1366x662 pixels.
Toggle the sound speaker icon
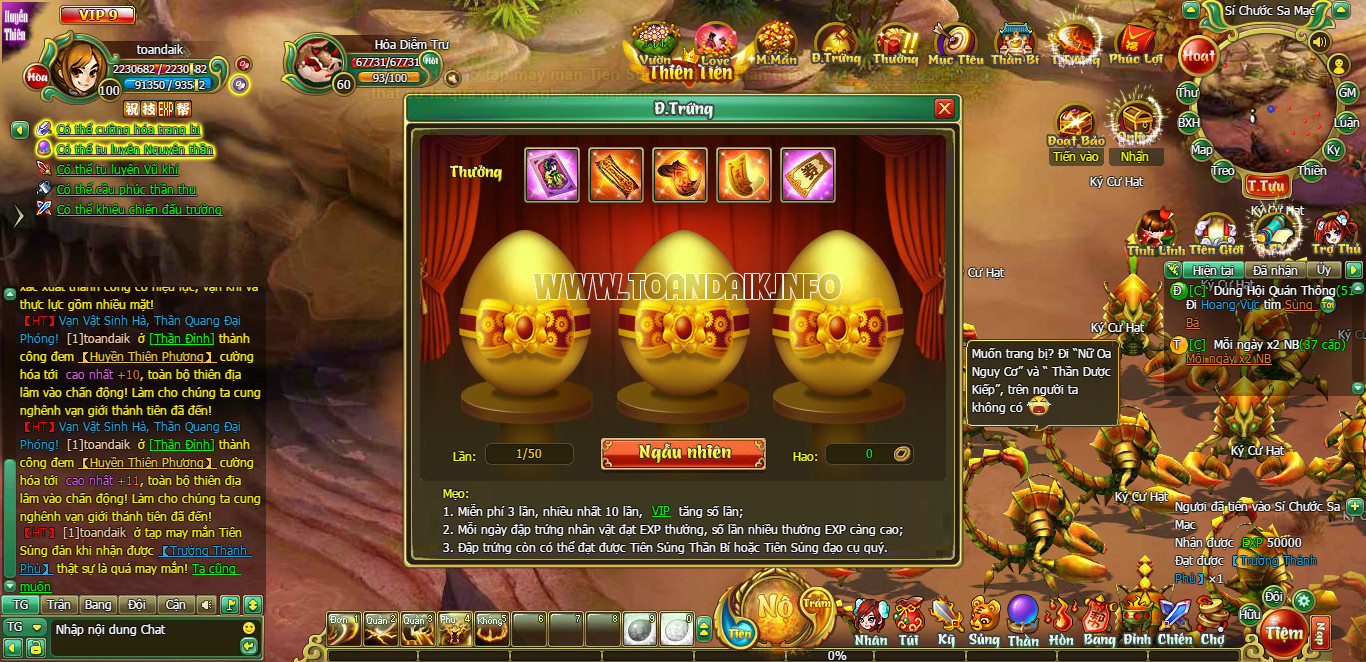(x=1319, y=42)
